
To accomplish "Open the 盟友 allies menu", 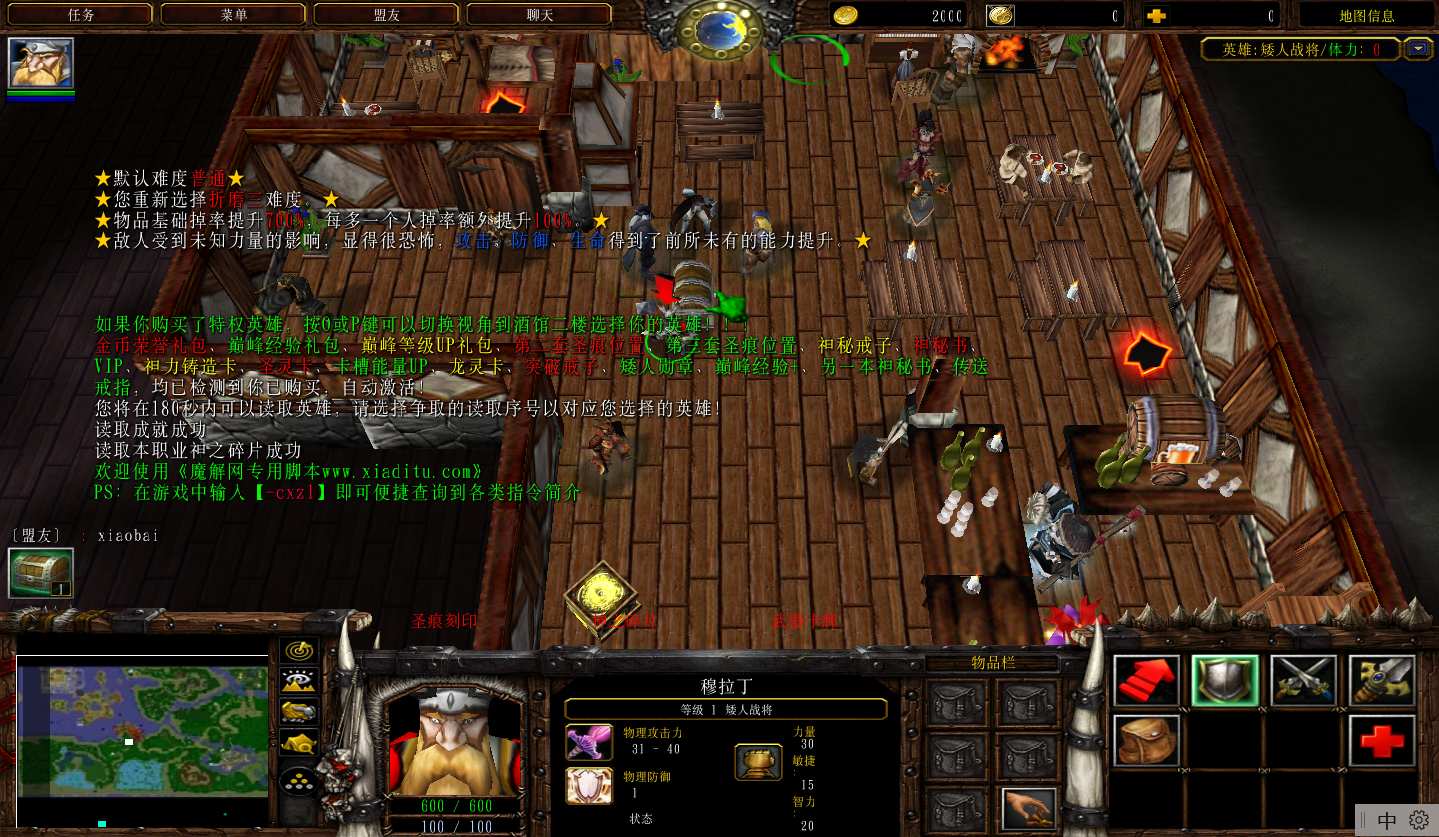I will click(387, 14).
